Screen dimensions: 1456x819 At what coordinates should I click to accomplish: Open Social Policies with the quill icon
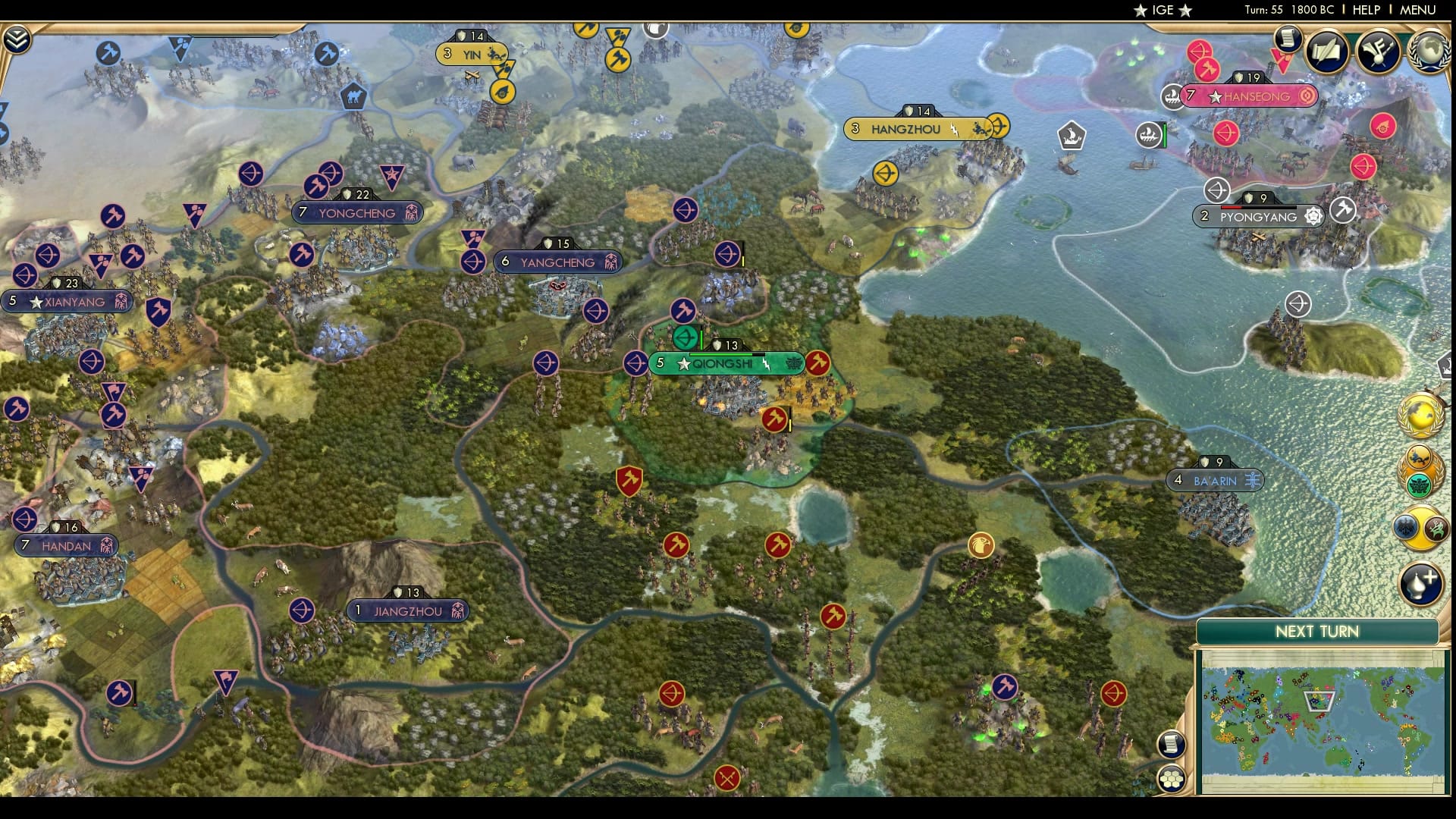pyautogui.click(x=1325, y=53)
